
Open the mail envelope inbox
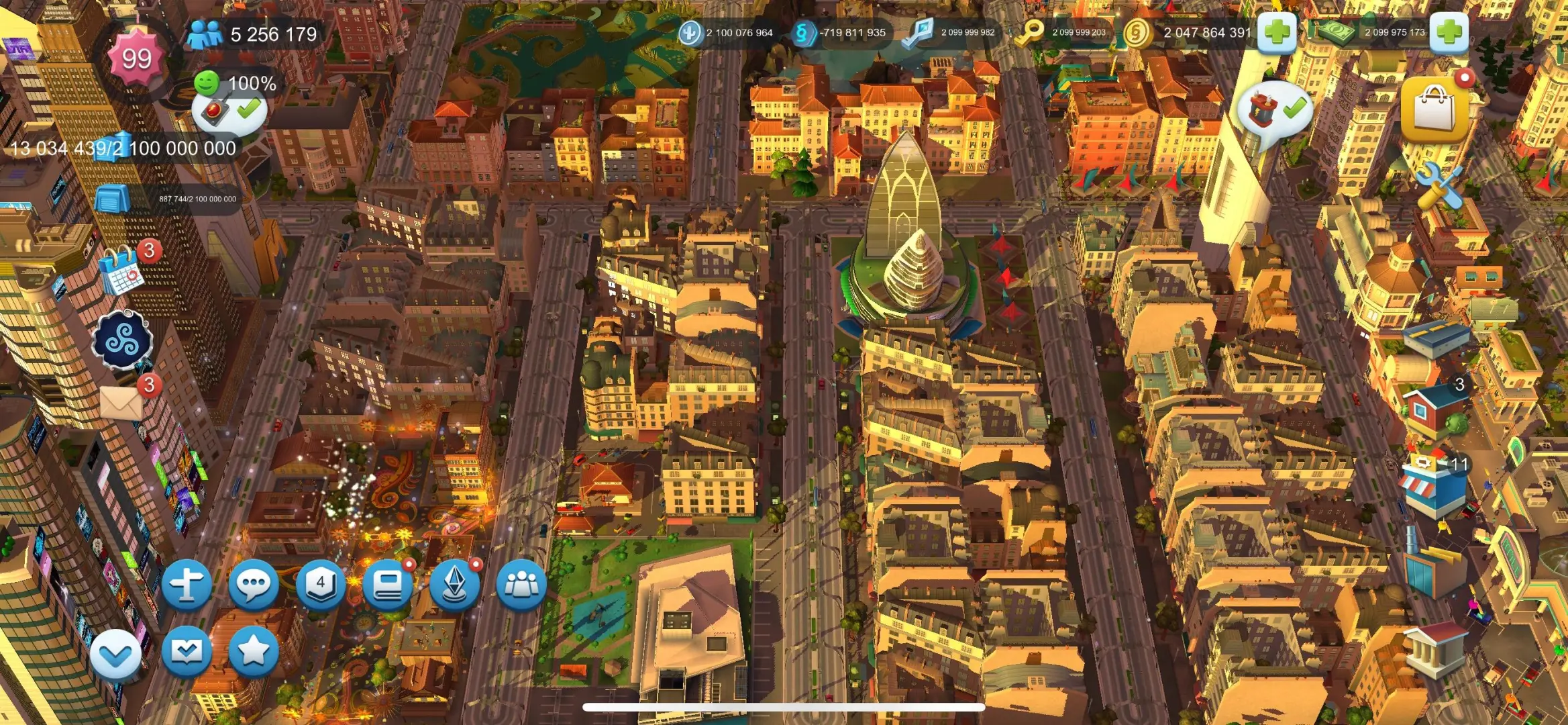pos(122,403)
